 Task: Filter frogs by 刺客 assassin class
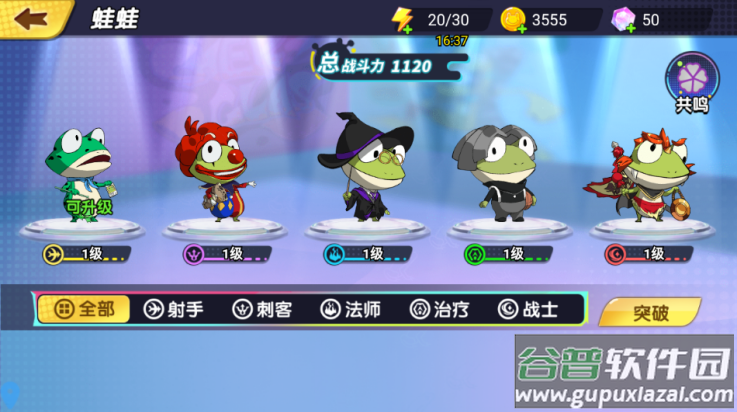[x=262, y=309]
